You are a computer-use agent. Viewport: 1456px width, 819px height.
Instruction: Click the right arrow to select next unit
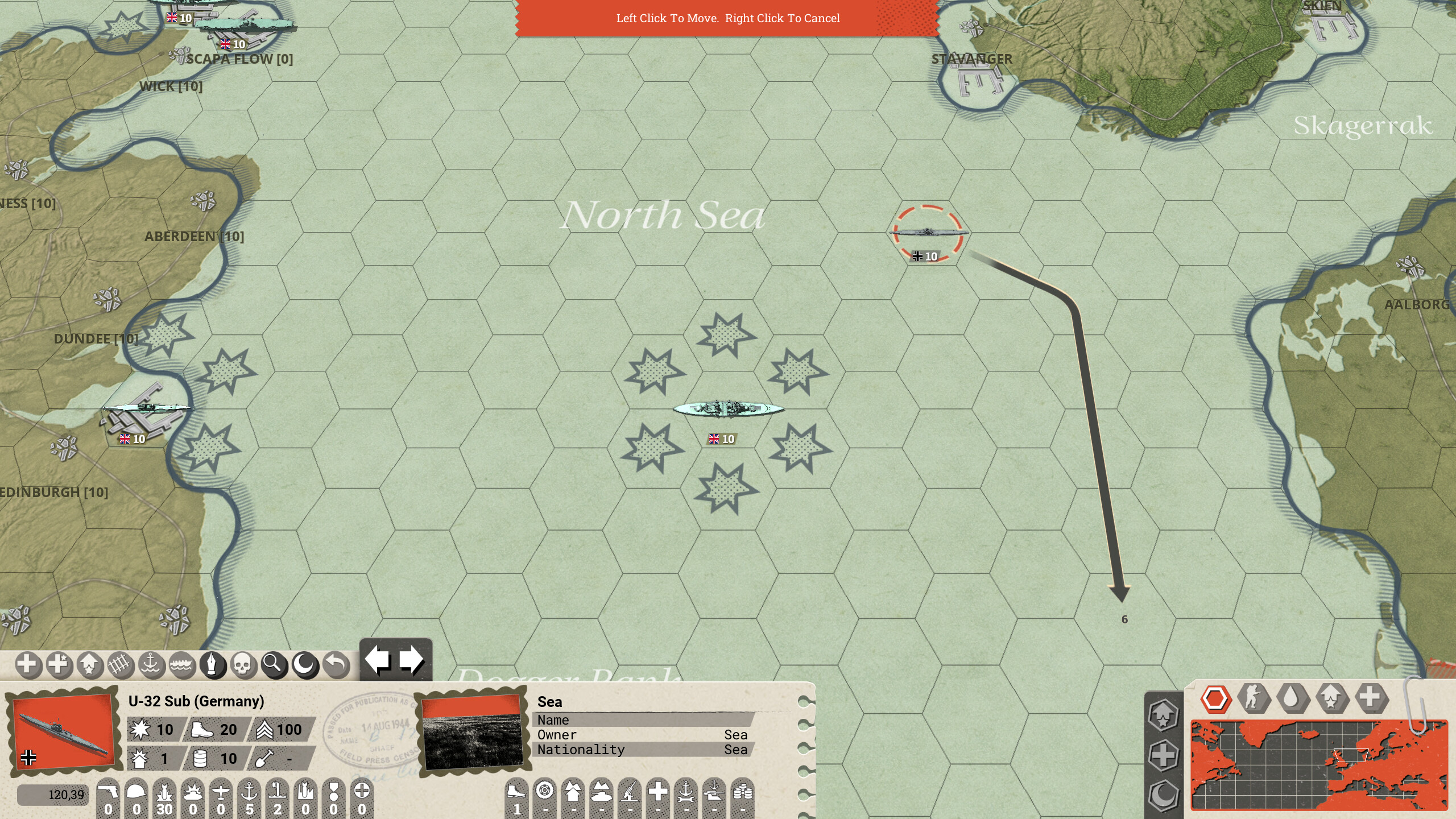(411, 658)
